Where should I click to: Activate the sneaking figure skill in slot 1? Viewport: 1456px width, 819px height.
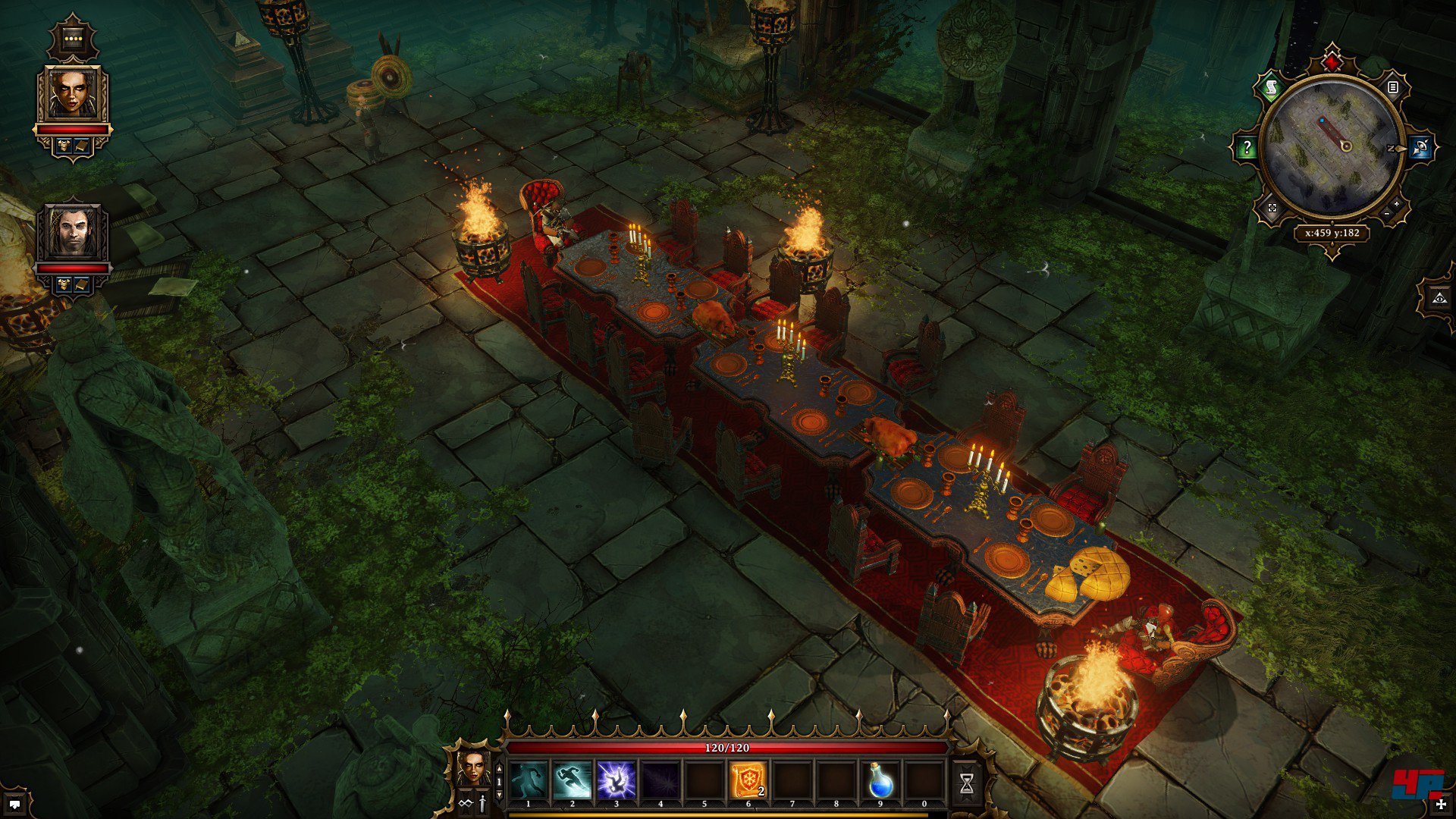529,780
